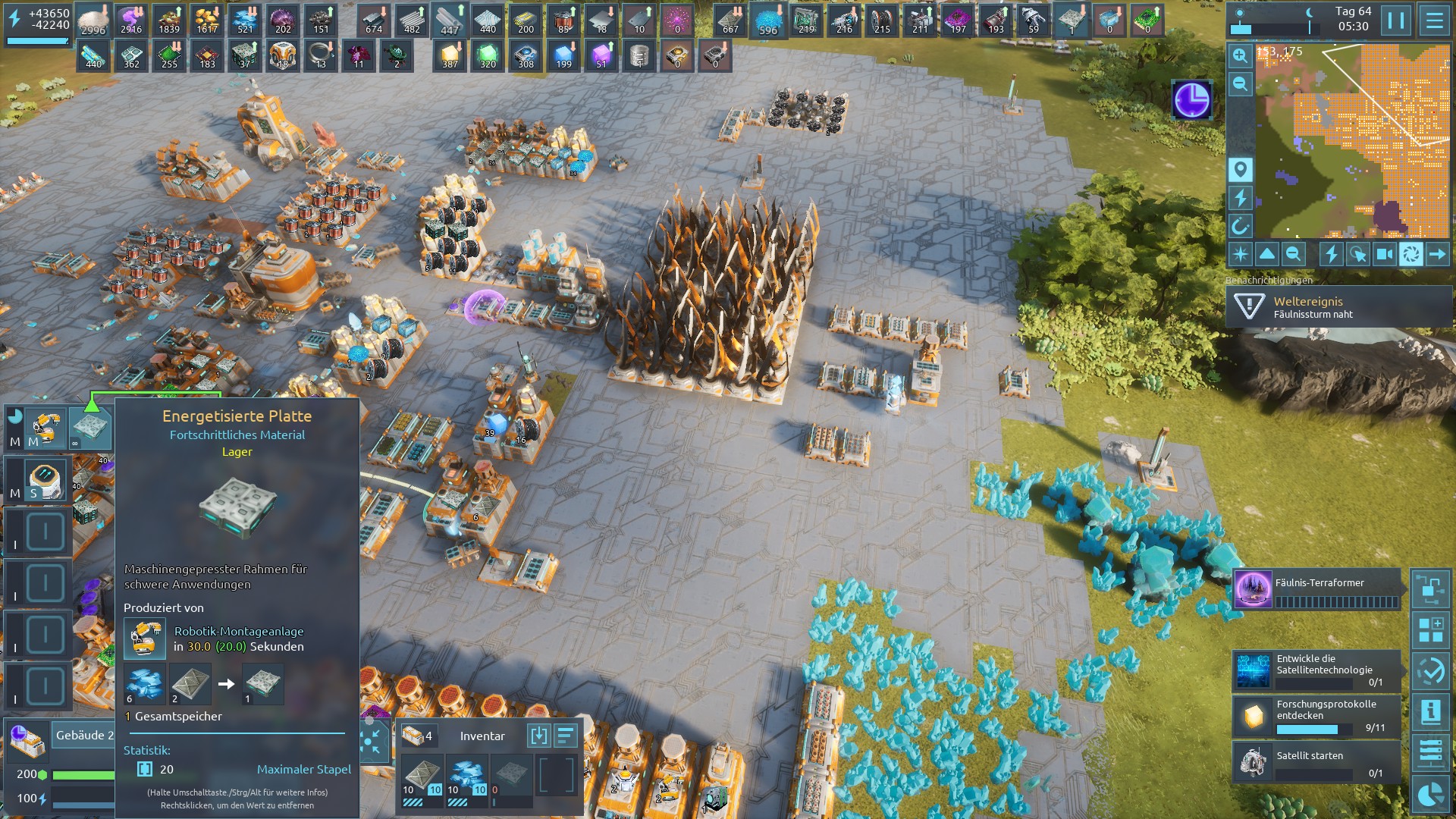Toggle the minimap location pin filter
The image size is (1456, 819).
(x=1240, y=169)
